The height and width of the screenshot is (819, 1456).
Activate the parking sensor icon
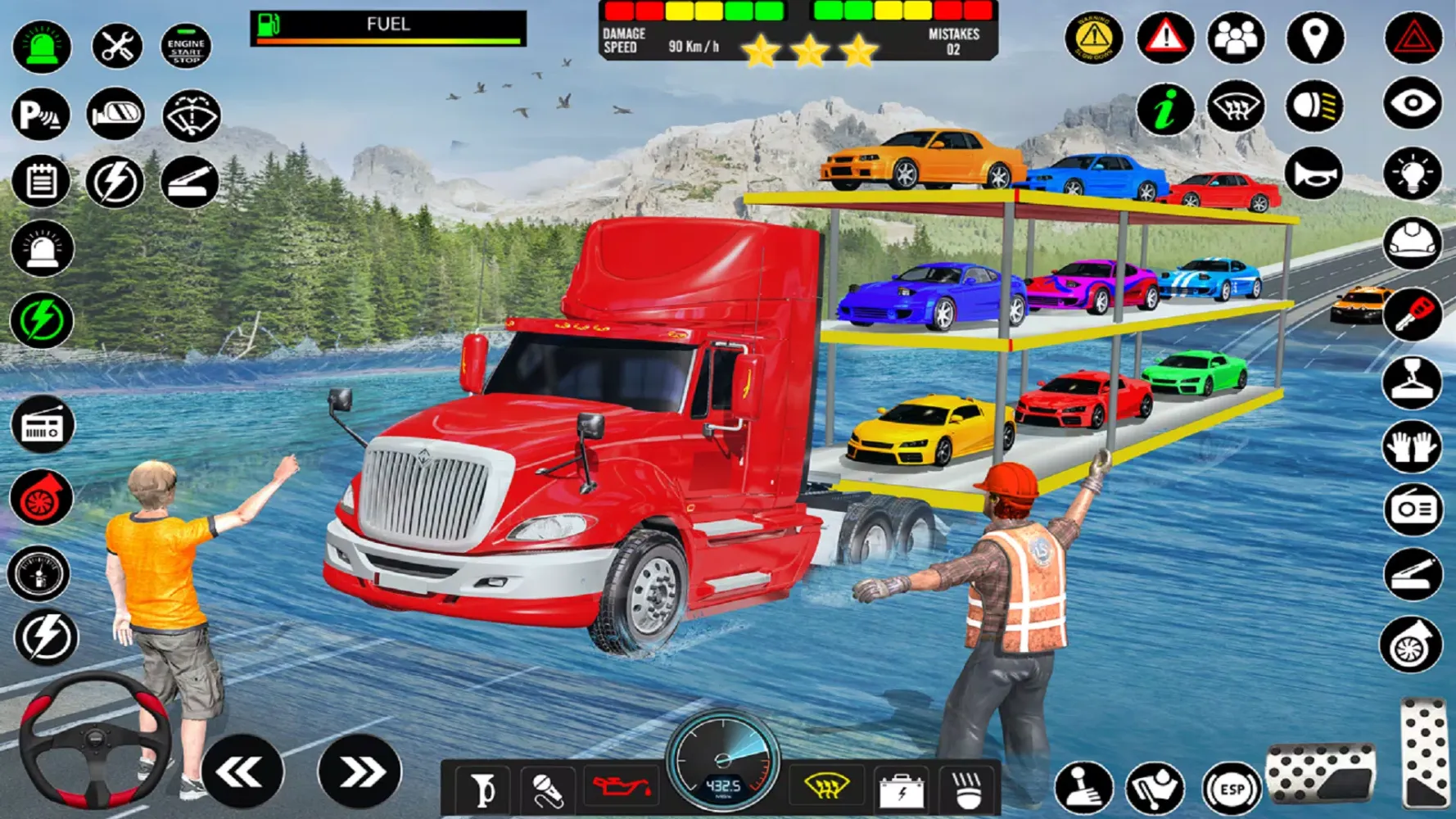pos(41,113)
